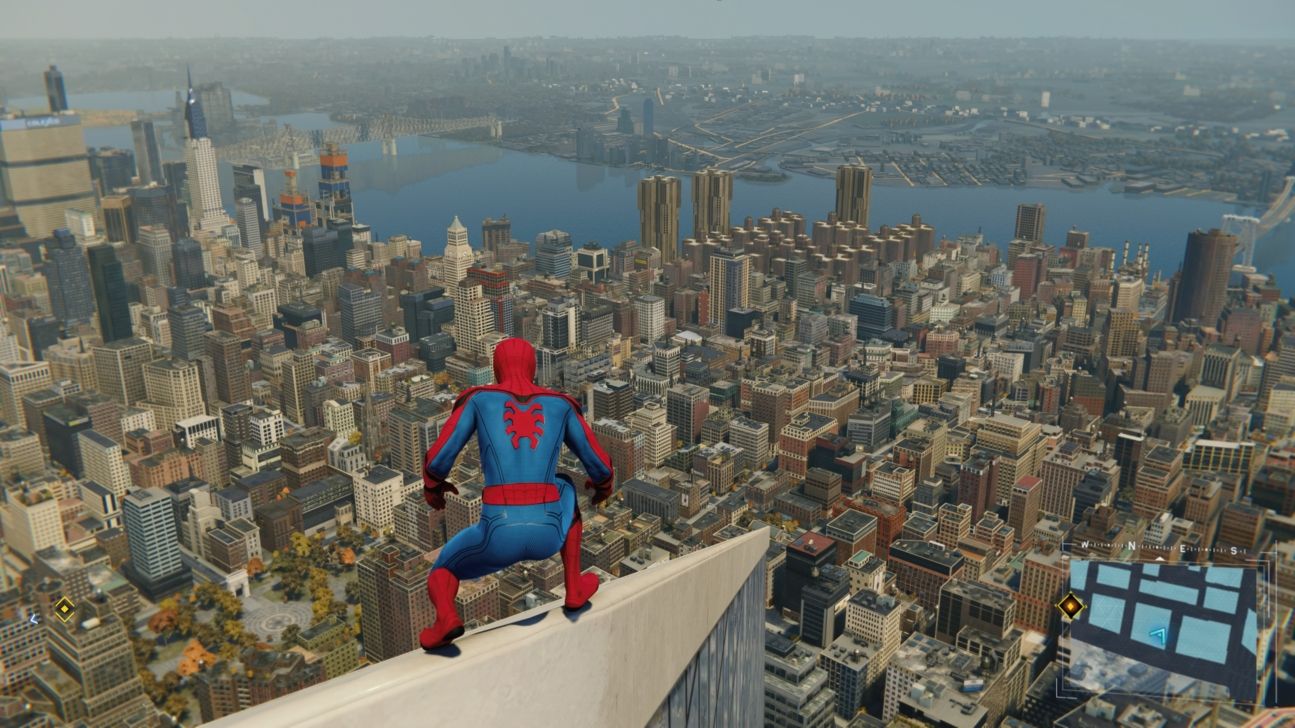Image resolution: width=1295 pixels, height=728 pixels.
Task: Click the S compass letter on the minimap
Action: pyautogui.click(x=1232, y=549)
